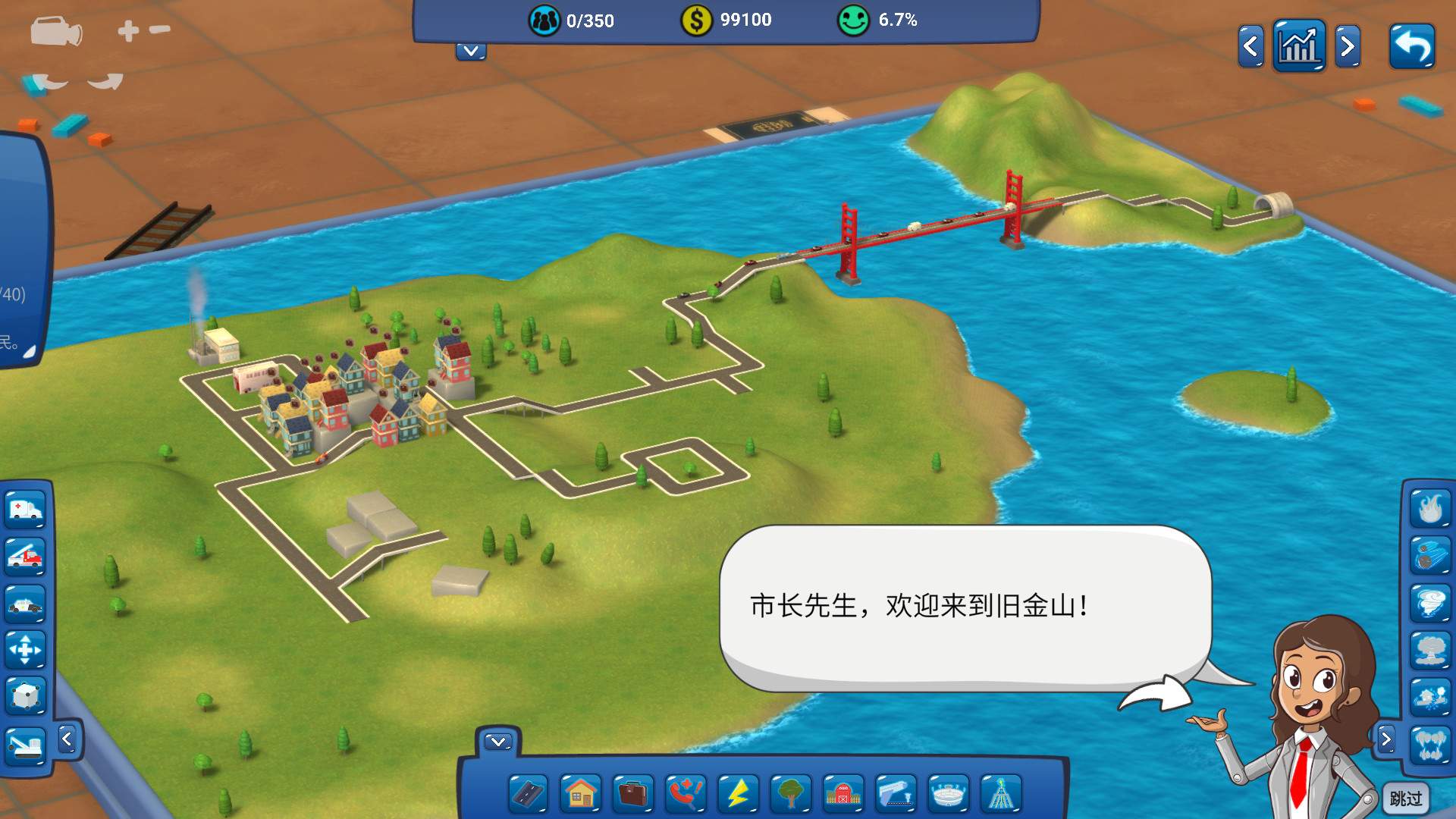The image size is (1456, 819).
Task: Select the bulldozer demolish tool
Action: (25, 745)
